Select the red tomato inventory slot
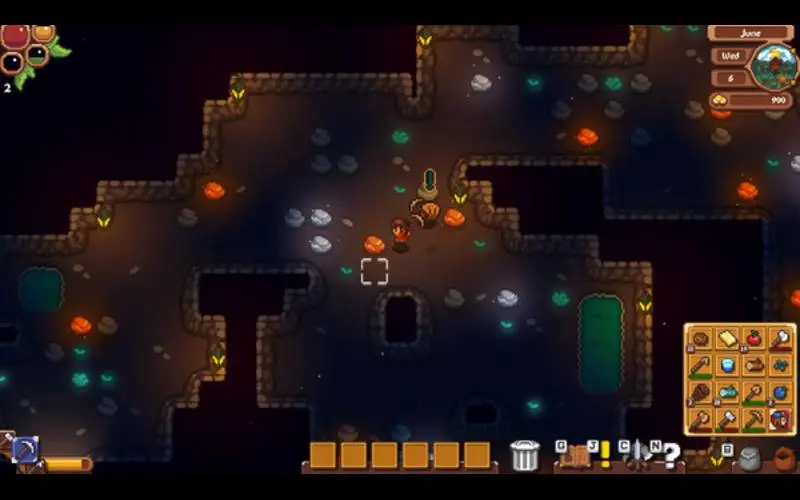Viewport: 800px width, 500px height. click(754, 339)
